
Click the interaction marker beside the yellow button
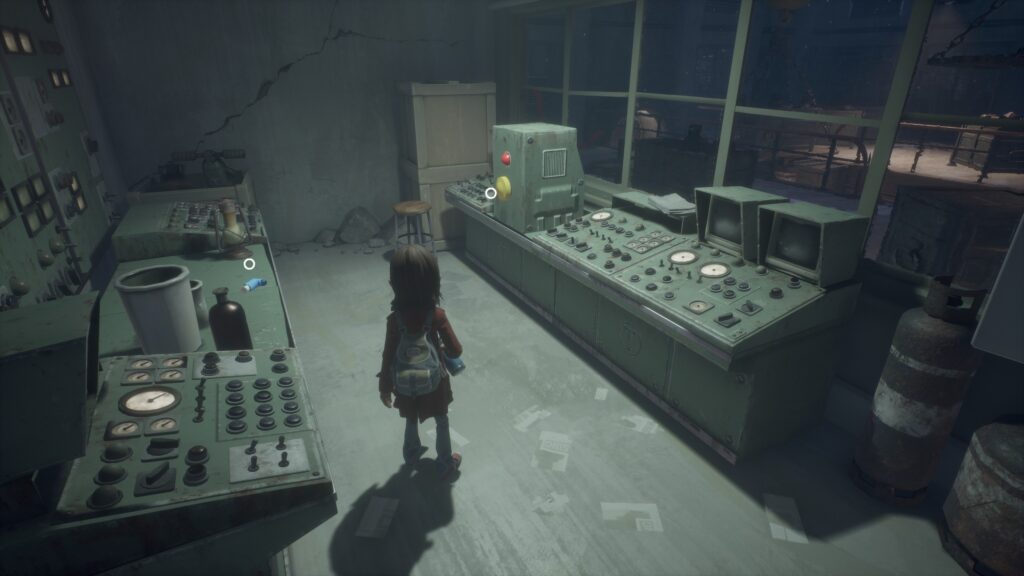click(491, 193)
